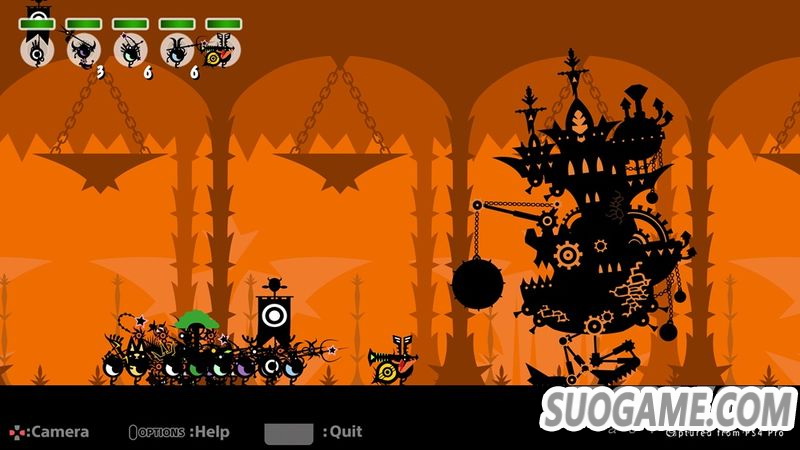Select the hero Patapon with horn icon
The image size is (800, 450).
222,49
